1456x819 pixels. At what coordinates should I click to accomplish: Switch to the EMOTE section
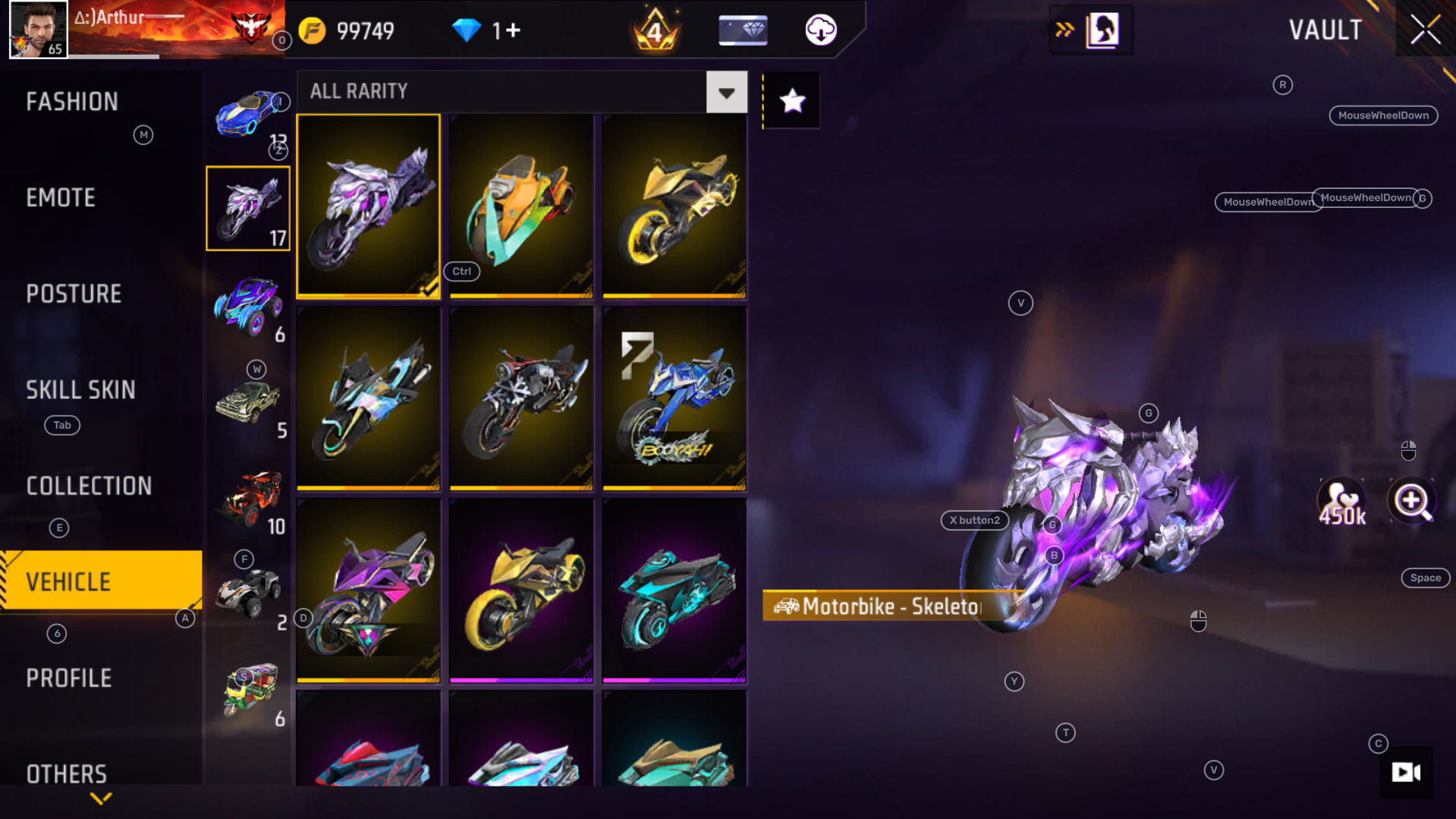pyautogui.click(x=61, y=197)
